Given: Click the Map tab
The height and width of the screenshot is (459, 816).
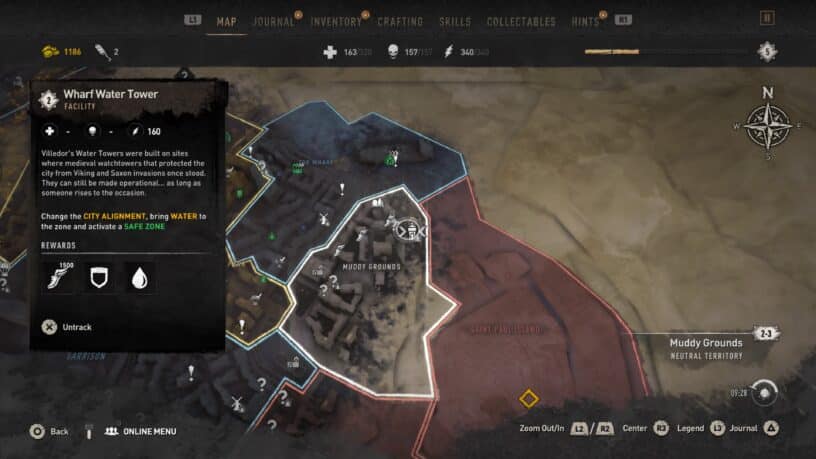Looking at the screenshot, I should (x=226, y=21).
